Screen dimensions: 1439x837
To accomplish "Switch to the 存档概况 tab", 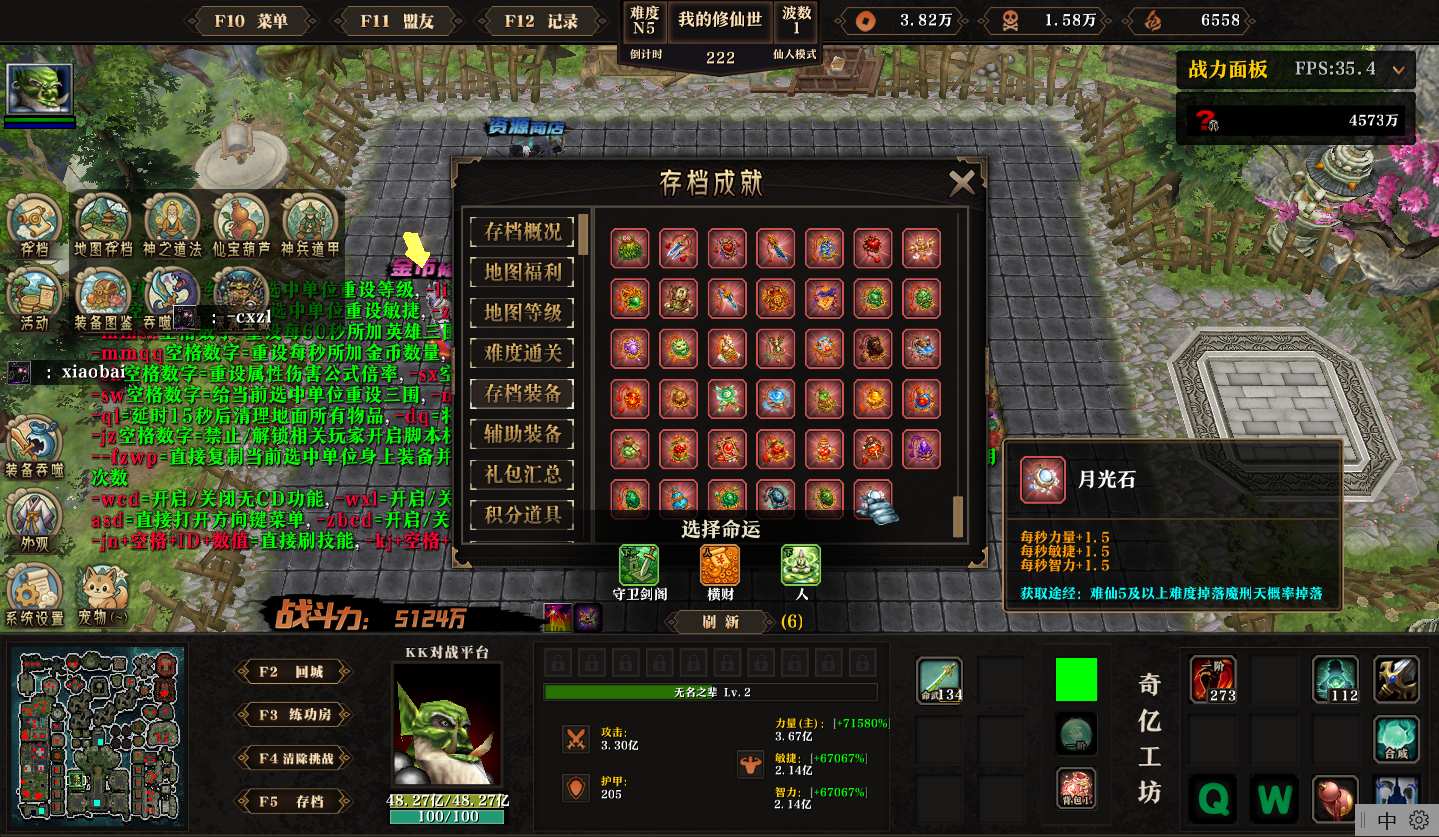I will click(x=522, y=231).
